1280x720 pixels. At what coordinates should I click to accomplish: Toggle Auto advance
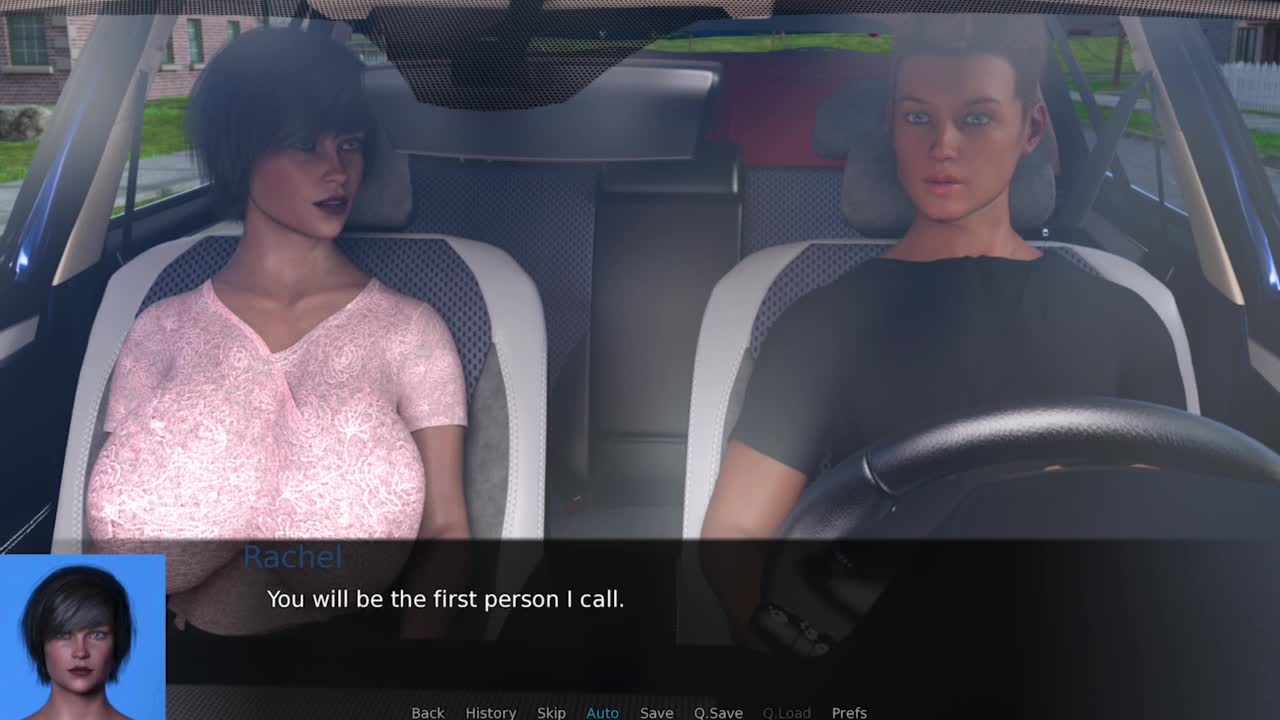(602, 712)
